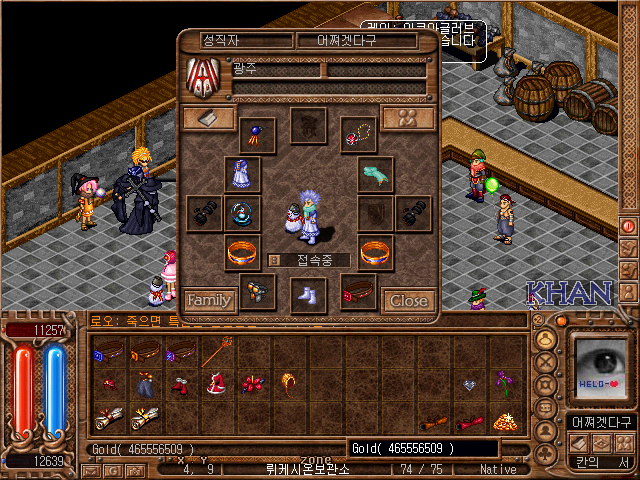Viewport: 640px width, 480px height.
Task: Select the crystal orb weapon slot
Action: point(241,213)
